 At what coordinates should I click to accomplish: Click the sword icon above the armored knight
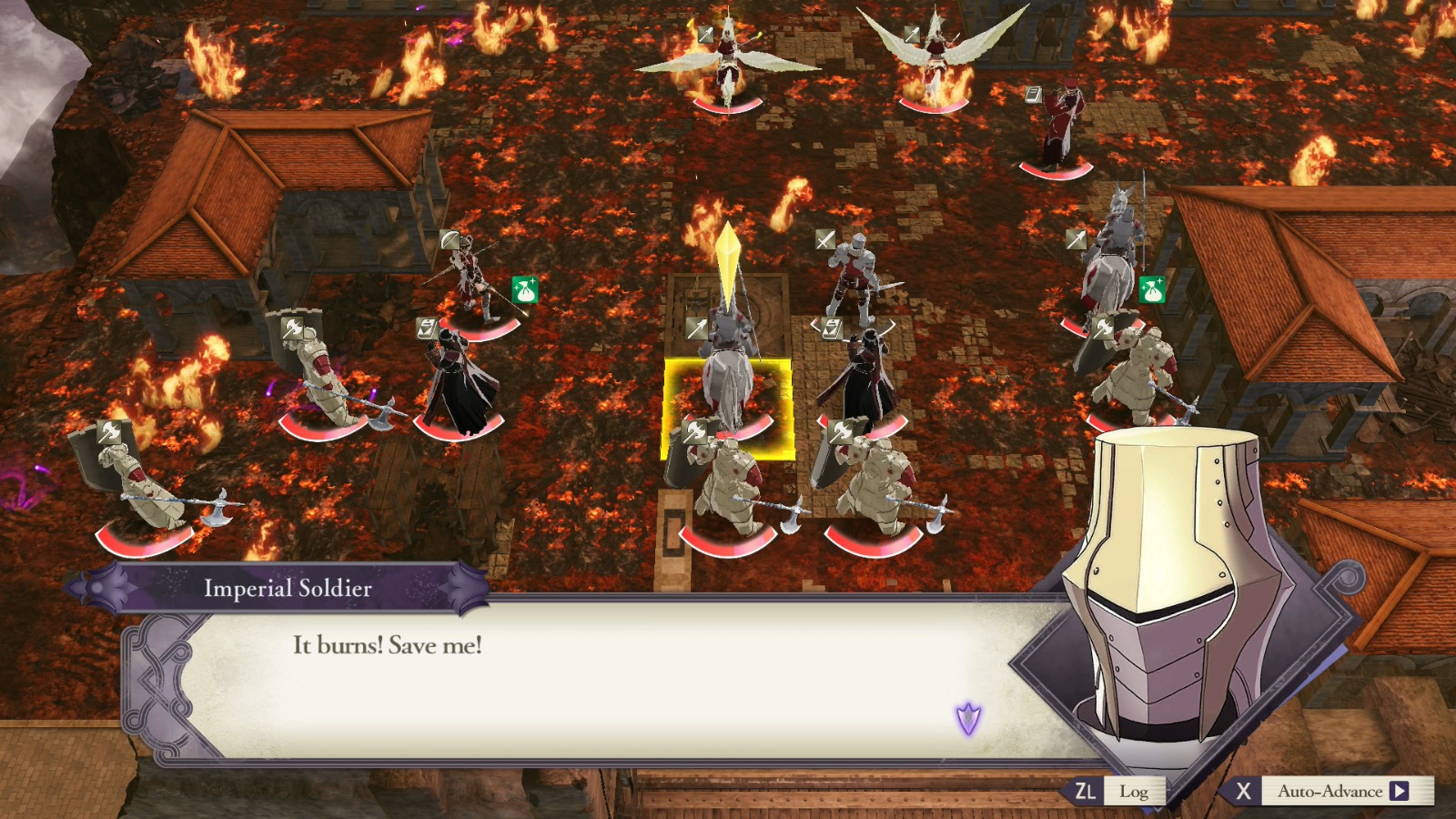click(x=825, y=239)
